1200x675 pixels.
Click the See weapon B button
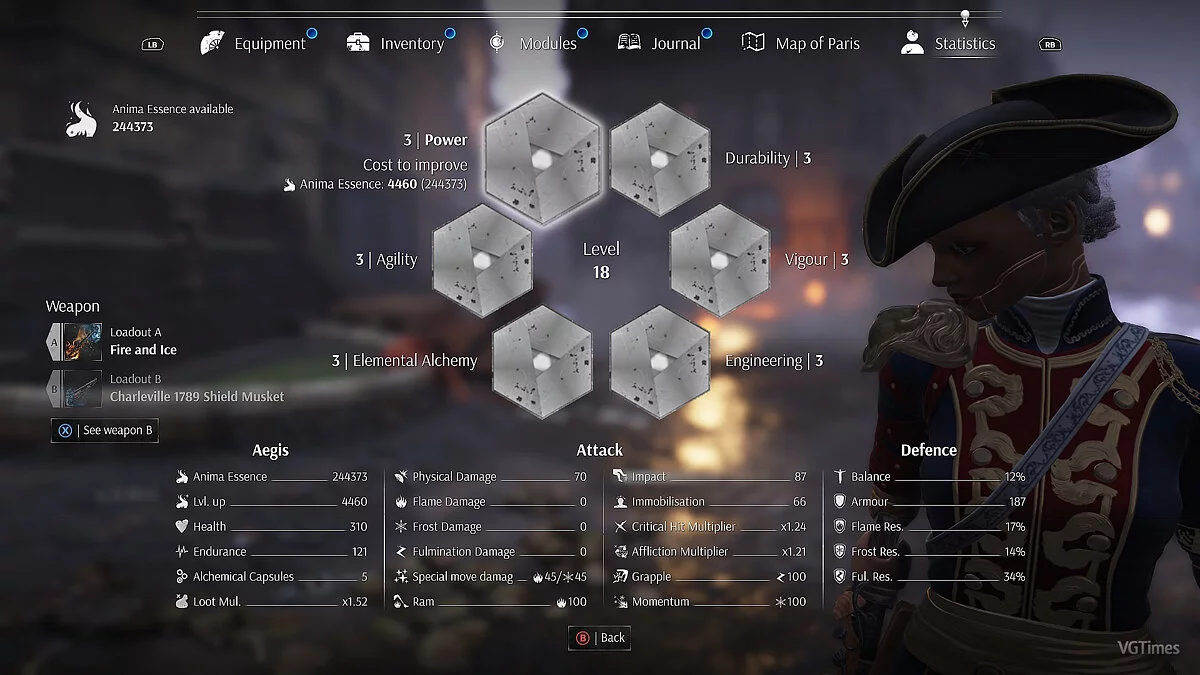105,430
